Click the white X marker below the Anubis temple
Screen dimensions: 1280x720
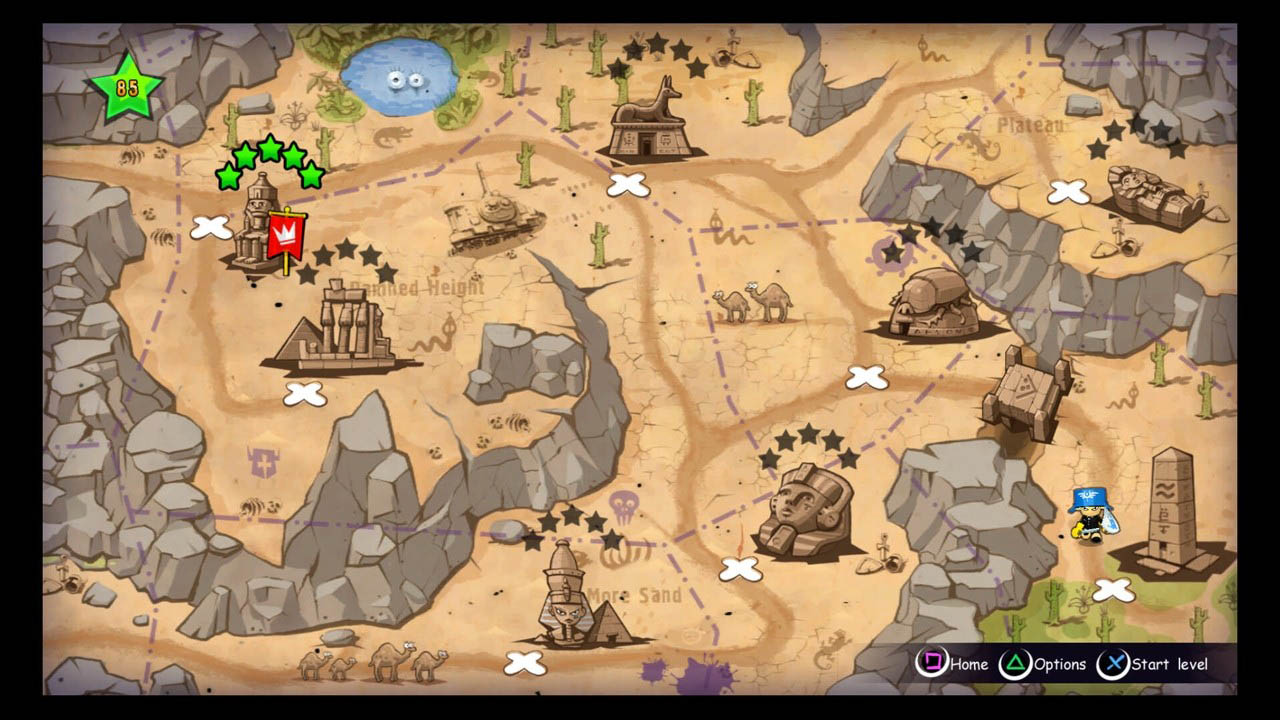point(627,184)
